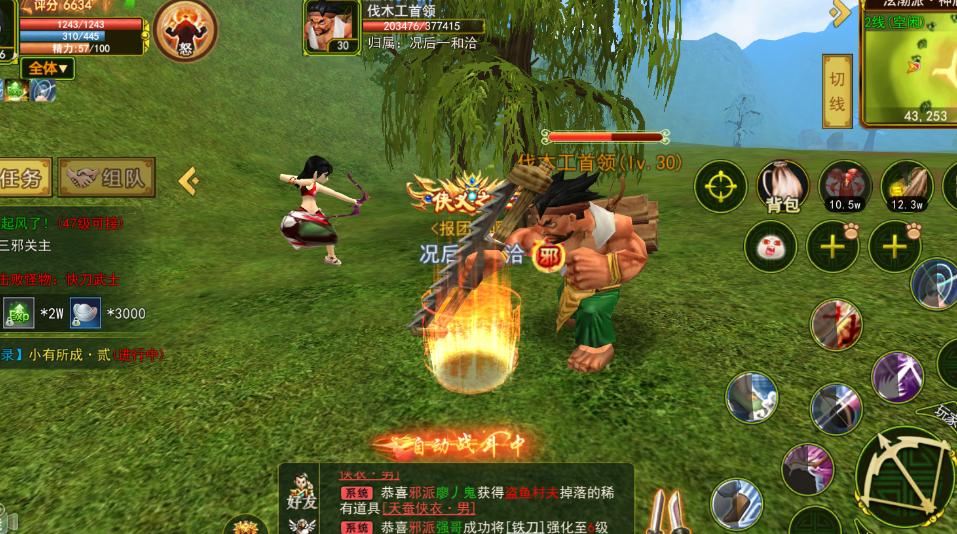
Task: Activate the 怒 rage skill button
Action: point(185,30)
